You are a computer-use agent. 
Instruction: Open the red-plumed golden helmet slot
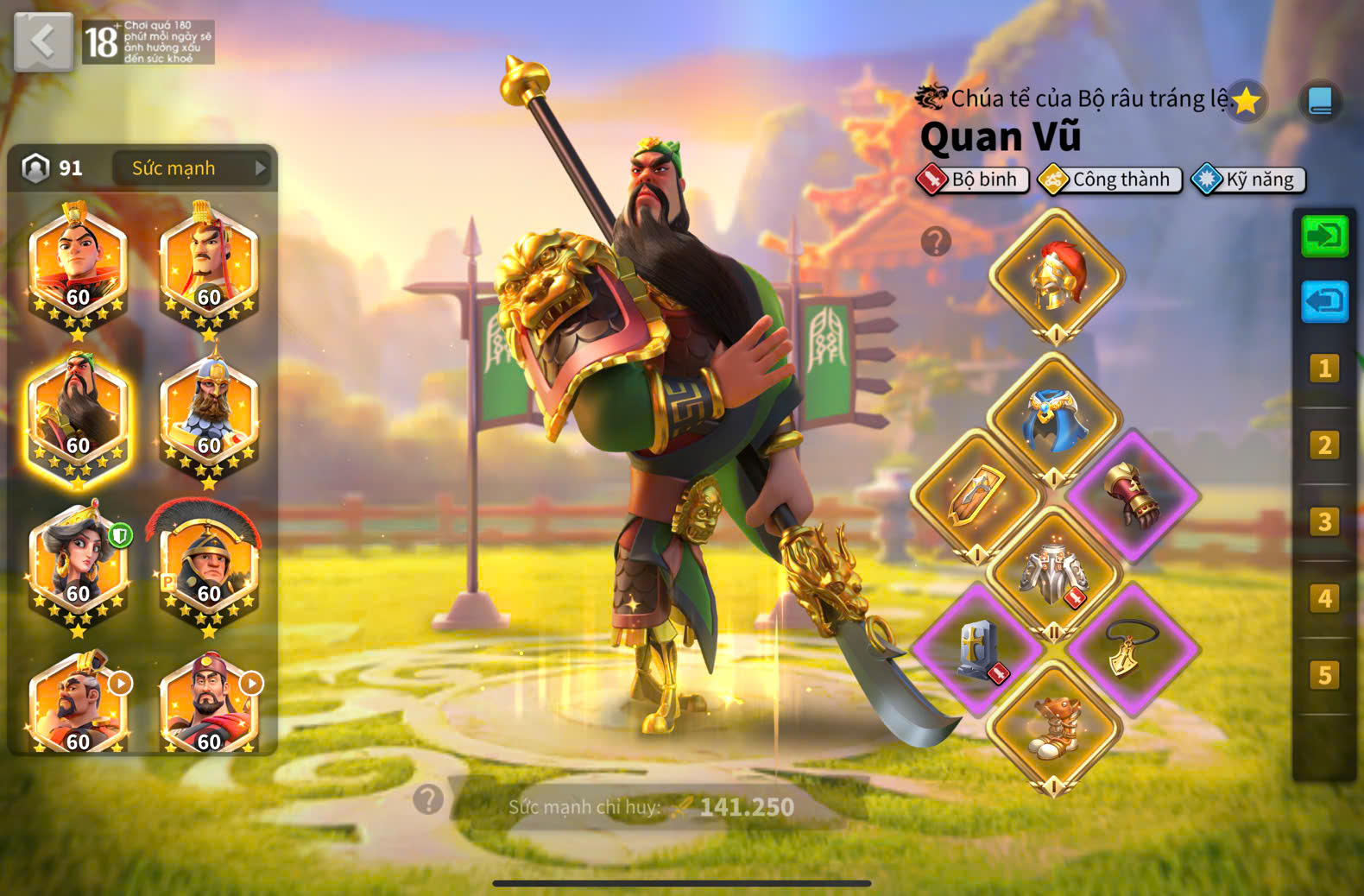pos(1056,276)
